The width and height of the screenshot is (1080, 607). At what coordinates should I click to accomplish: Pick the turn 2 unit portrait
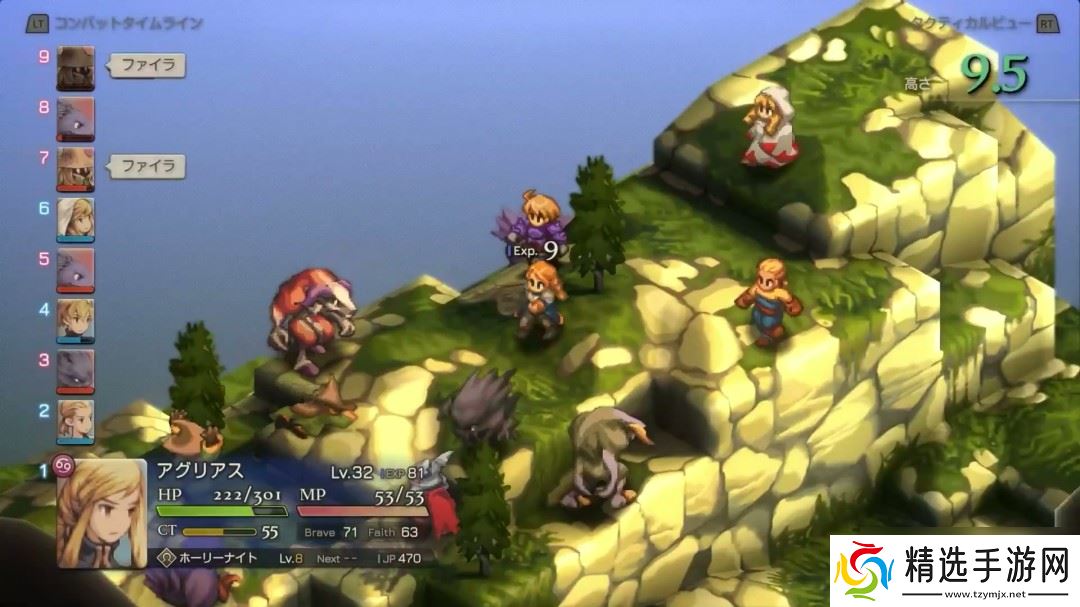tap(76, 419)
